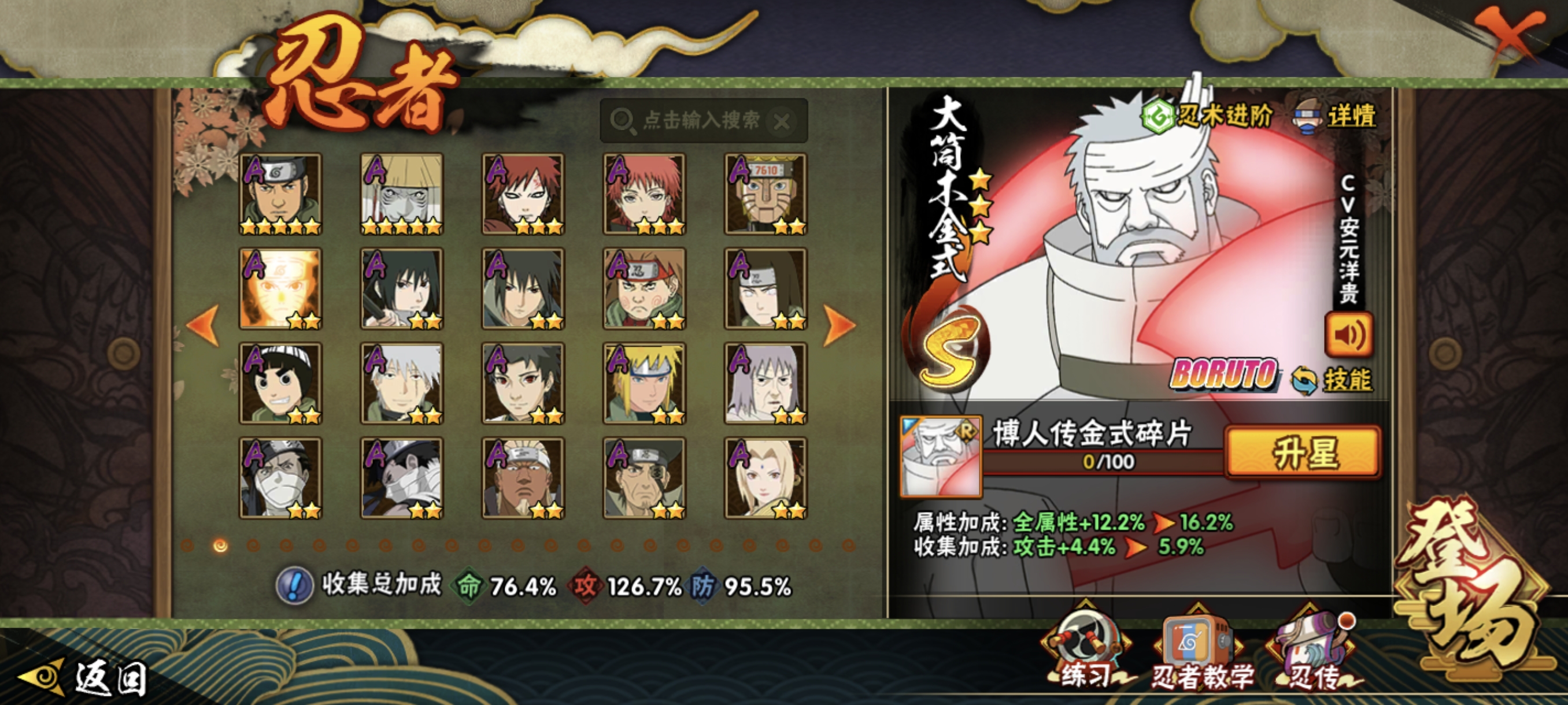Viewport: 1568px width, 705px height.
Task: Switch to the 技能 skills view
Action: (x=1333, y=380)
